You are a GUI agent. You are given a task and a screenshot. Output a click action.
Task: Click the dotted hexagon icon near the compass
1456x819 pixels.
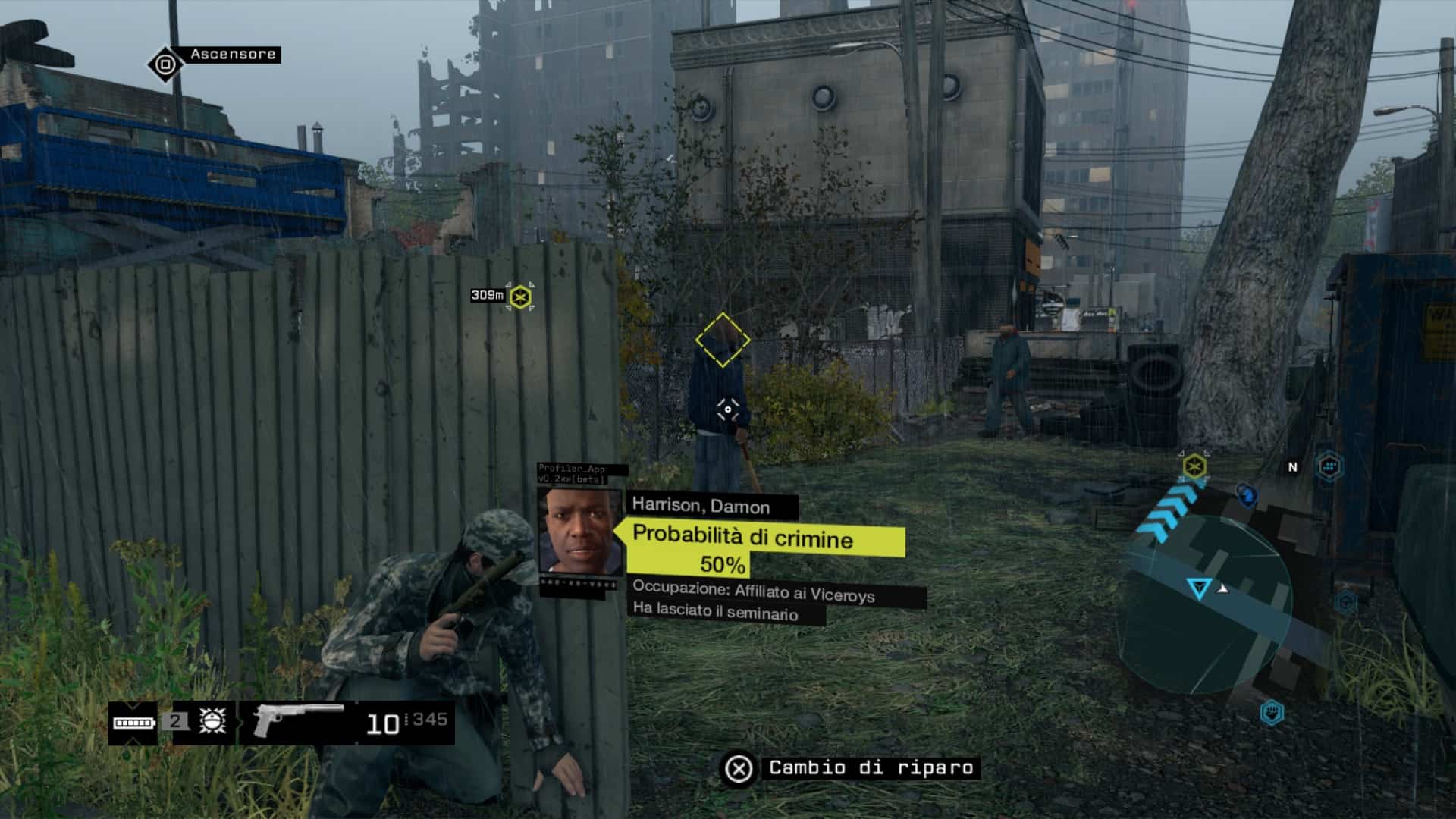[1329, 466]
